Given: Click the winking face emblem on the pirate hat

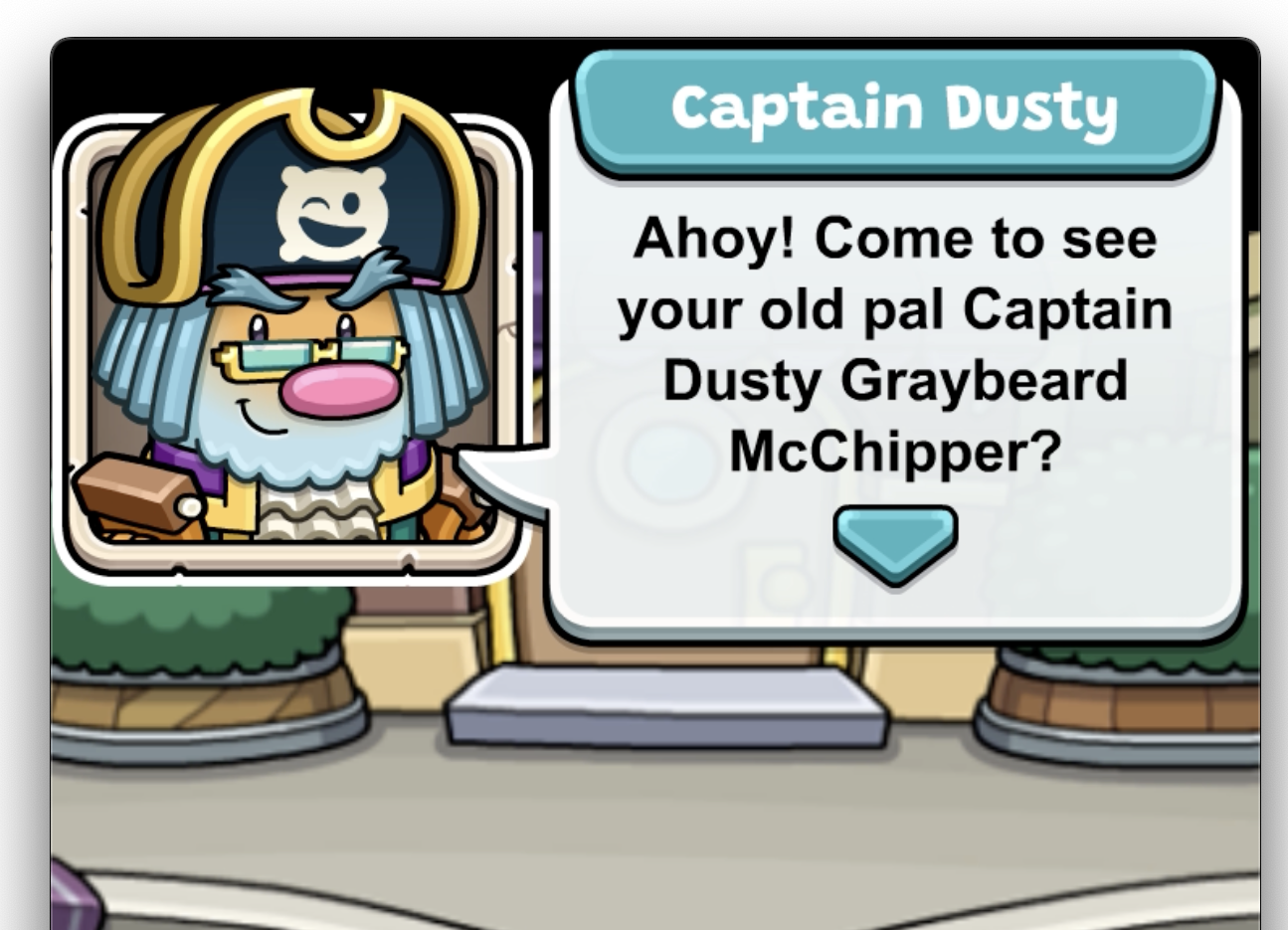Looking at the screenshot, I should [329, 212].
